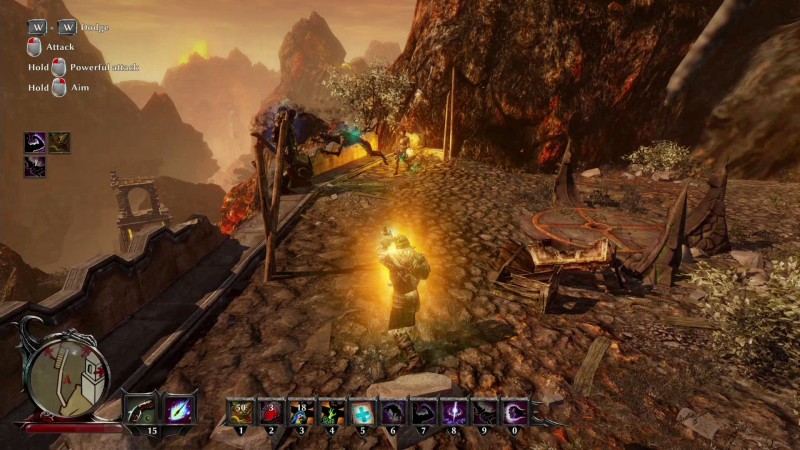Use the purple crescent skill in slot 0
The height and width of the screenshot is (450, 800).
(x=513, y=412)
